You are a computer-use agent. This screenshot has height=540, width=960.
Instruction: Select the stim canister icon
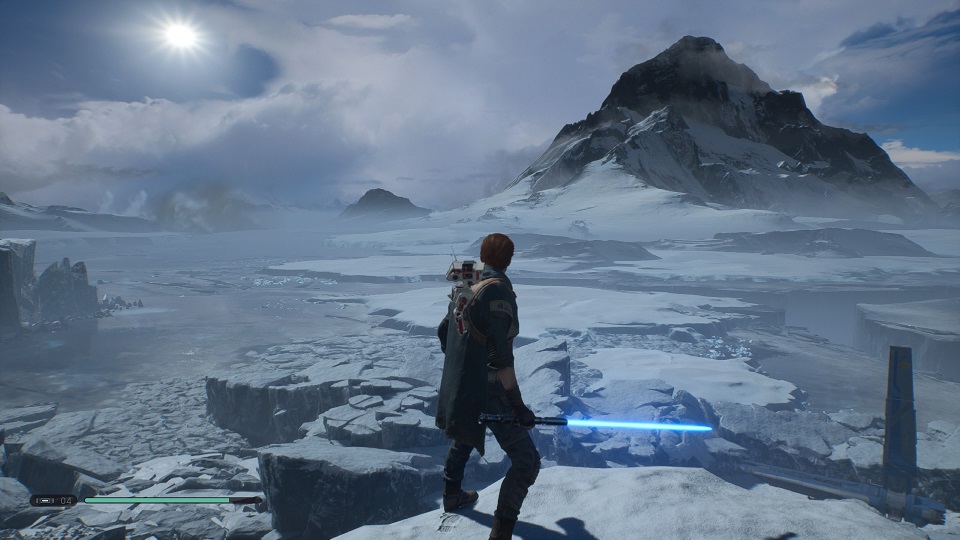click(46, 500)
